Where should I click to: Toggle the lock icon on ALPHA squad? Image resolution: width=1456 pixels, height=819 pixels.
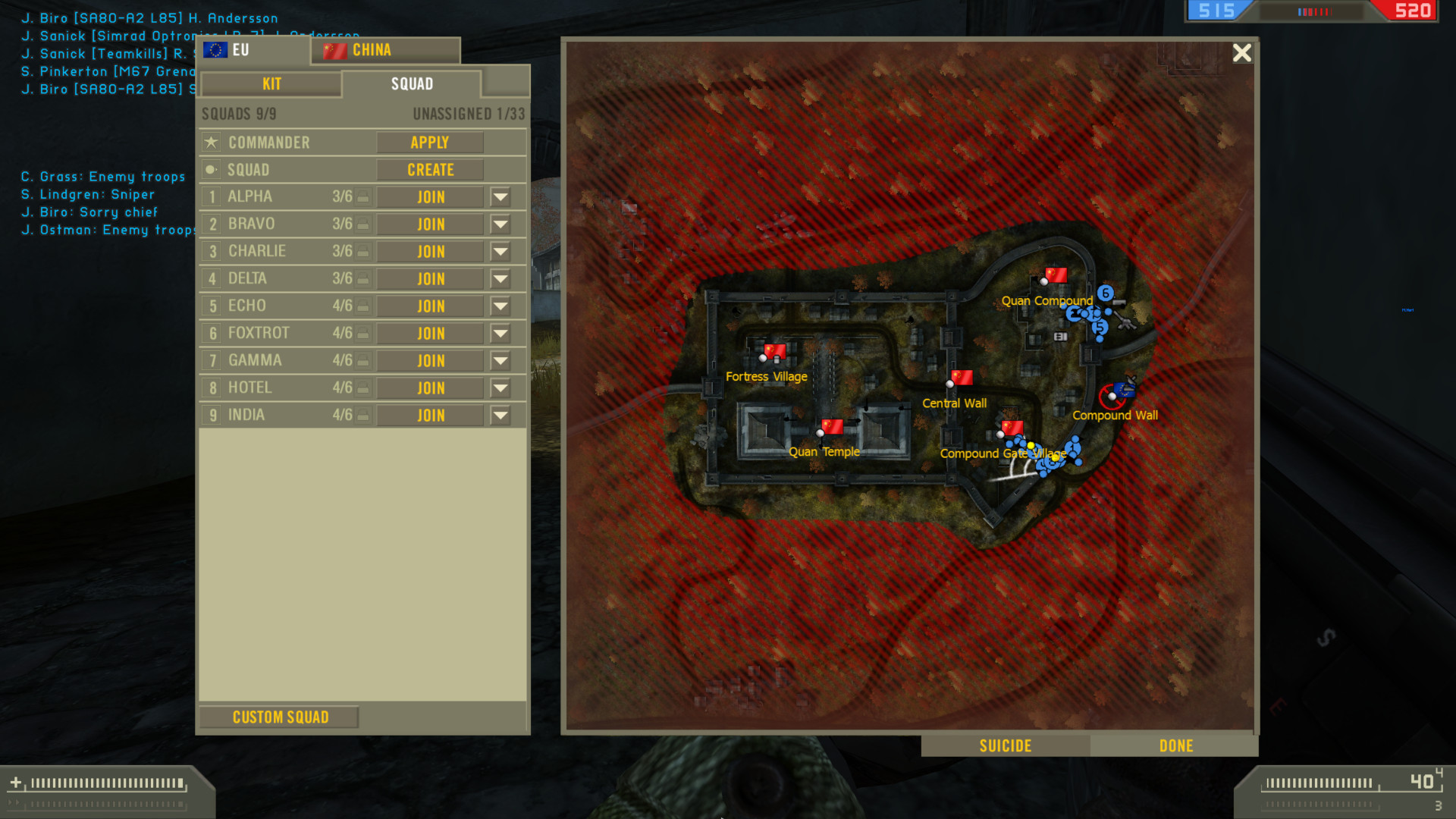click(363, 196)
